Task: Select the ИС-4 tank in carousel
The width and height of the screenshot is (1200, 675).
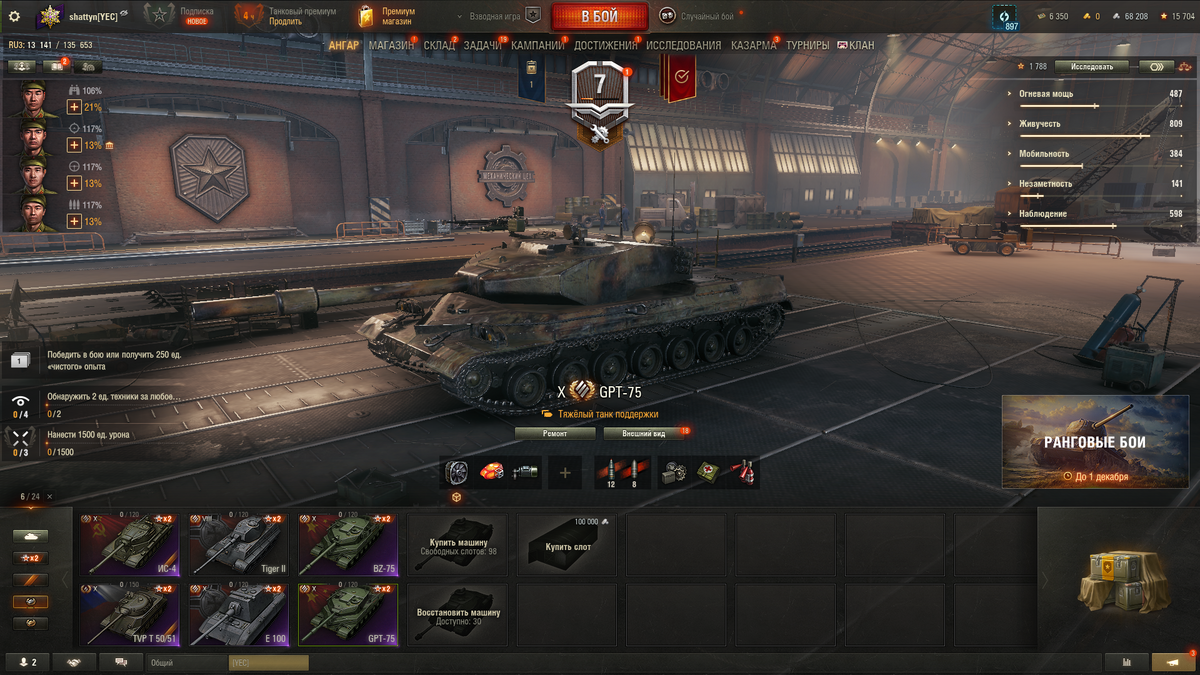Action: [129, 544]
